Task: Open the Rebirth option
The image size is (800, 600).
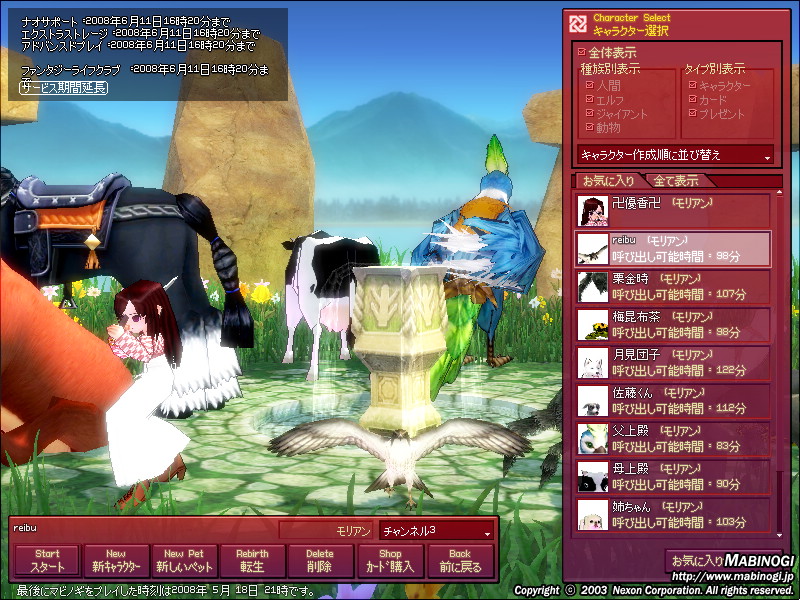Action: (252, 560)
